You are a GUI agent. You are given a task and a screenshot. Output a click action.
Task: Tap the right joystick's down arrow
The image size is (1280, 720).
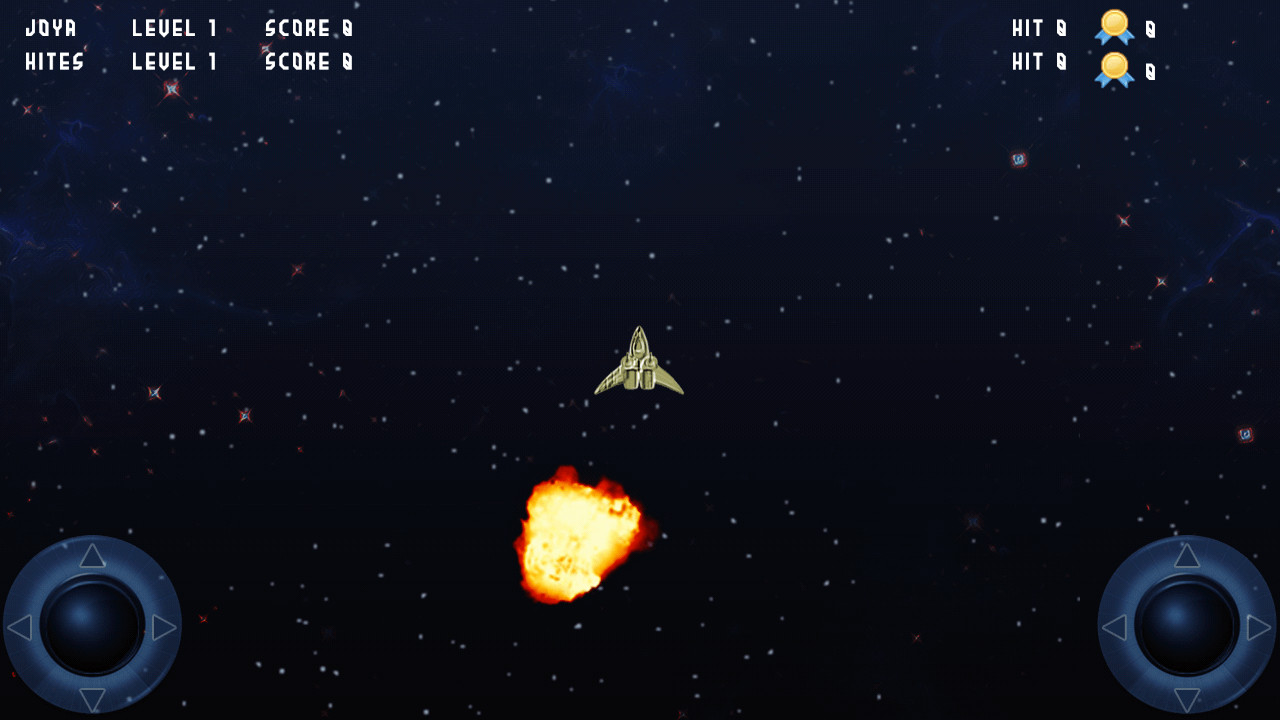point(1187,699)
